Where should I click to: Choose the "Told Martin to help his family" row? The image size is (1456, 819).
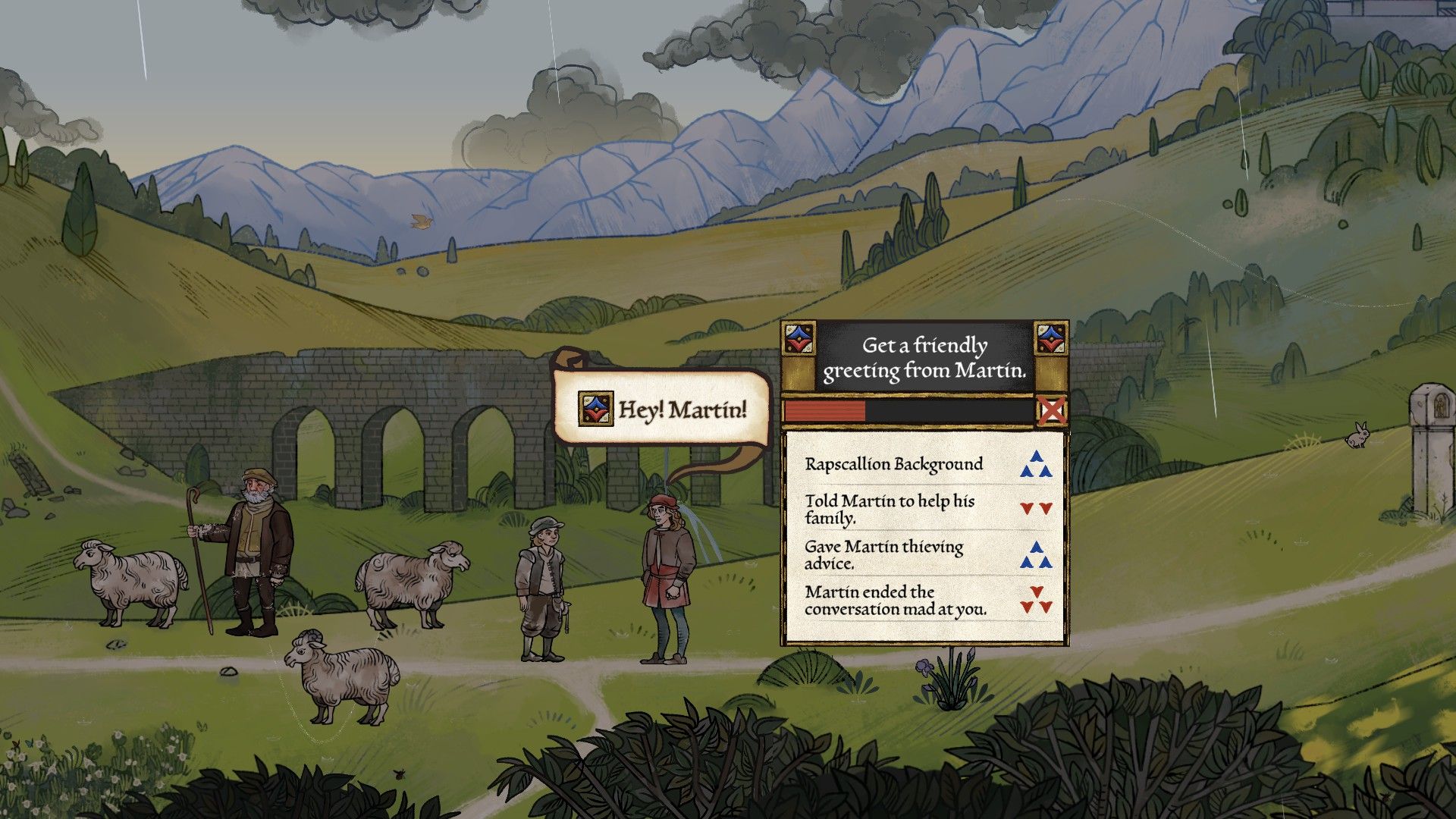click(x=925, y=509)
